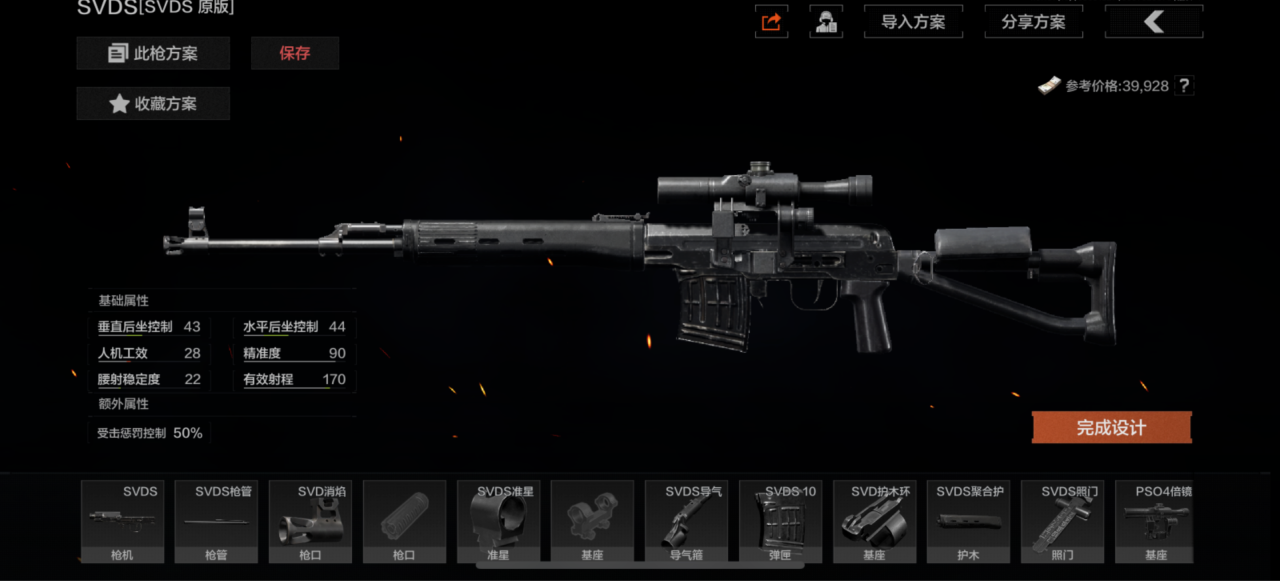
Task: Select the SVD消焰 flash hider slot
Action: coord(310,521)
